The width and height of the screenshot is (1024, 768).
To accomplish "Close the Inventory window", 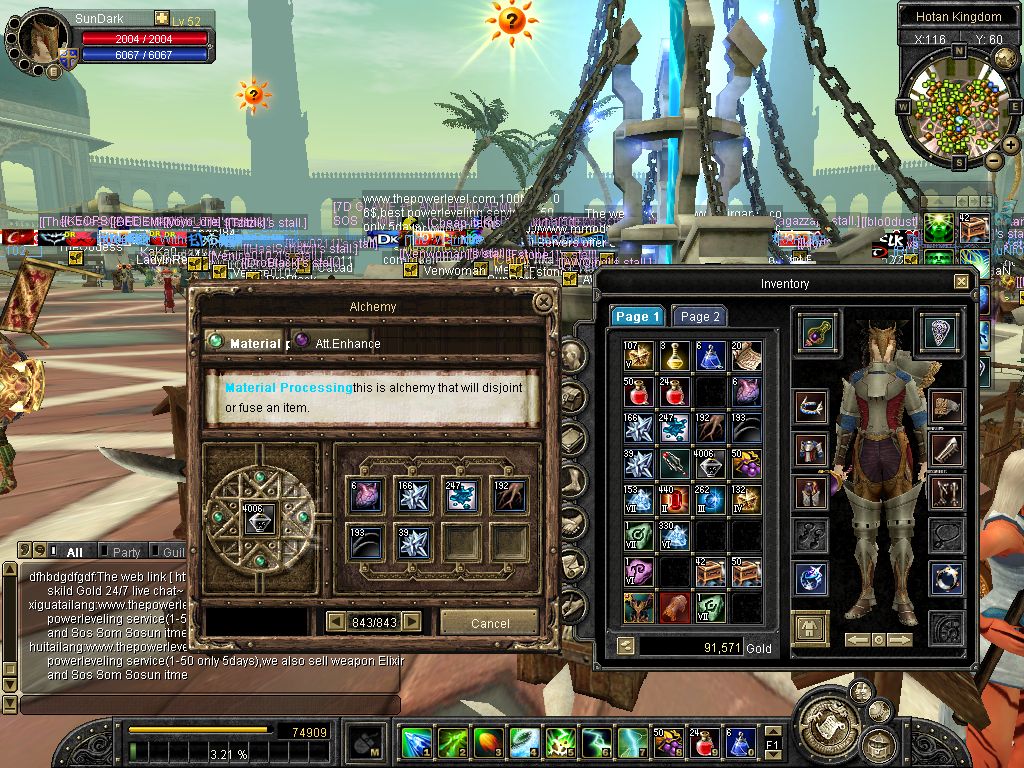I will point(961,283).
